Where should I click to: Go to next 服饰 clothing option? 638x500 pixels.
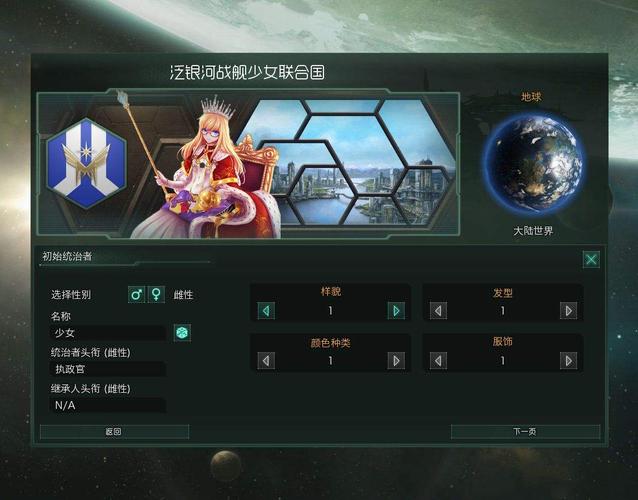point(569,360)
